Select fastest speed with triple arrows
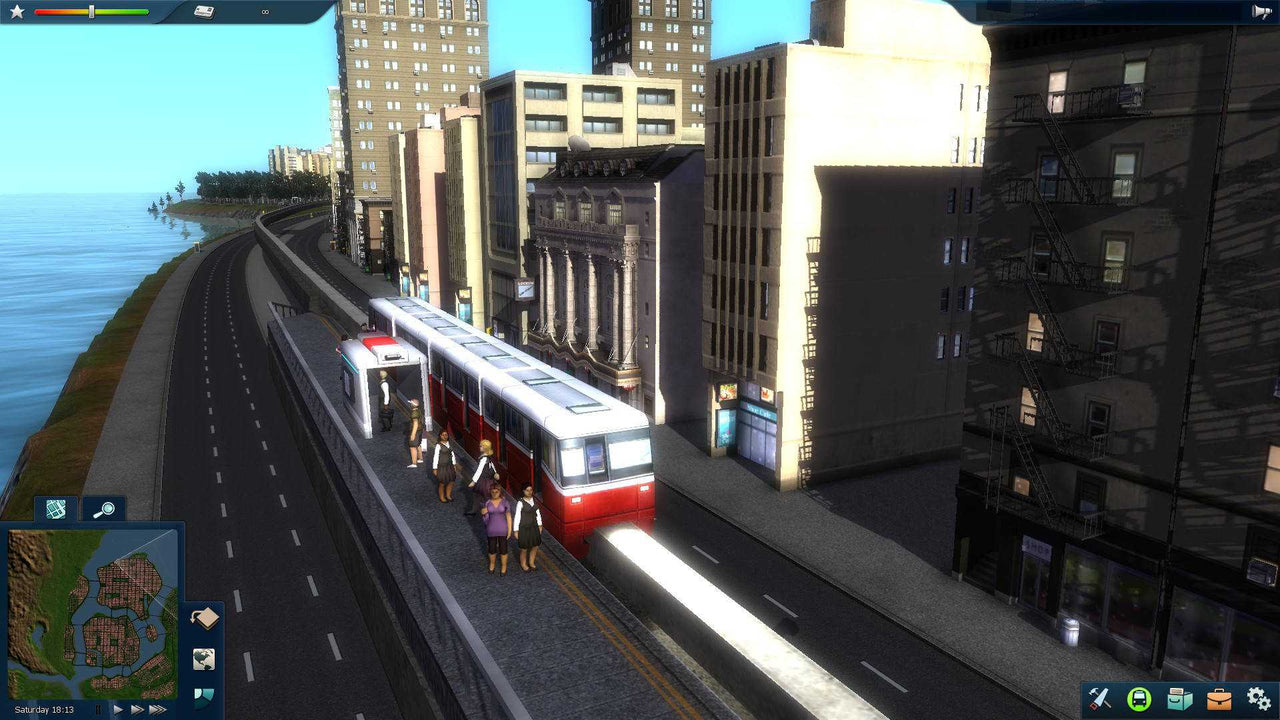This screenshot has height=720, width=1280. click(155, 709)
